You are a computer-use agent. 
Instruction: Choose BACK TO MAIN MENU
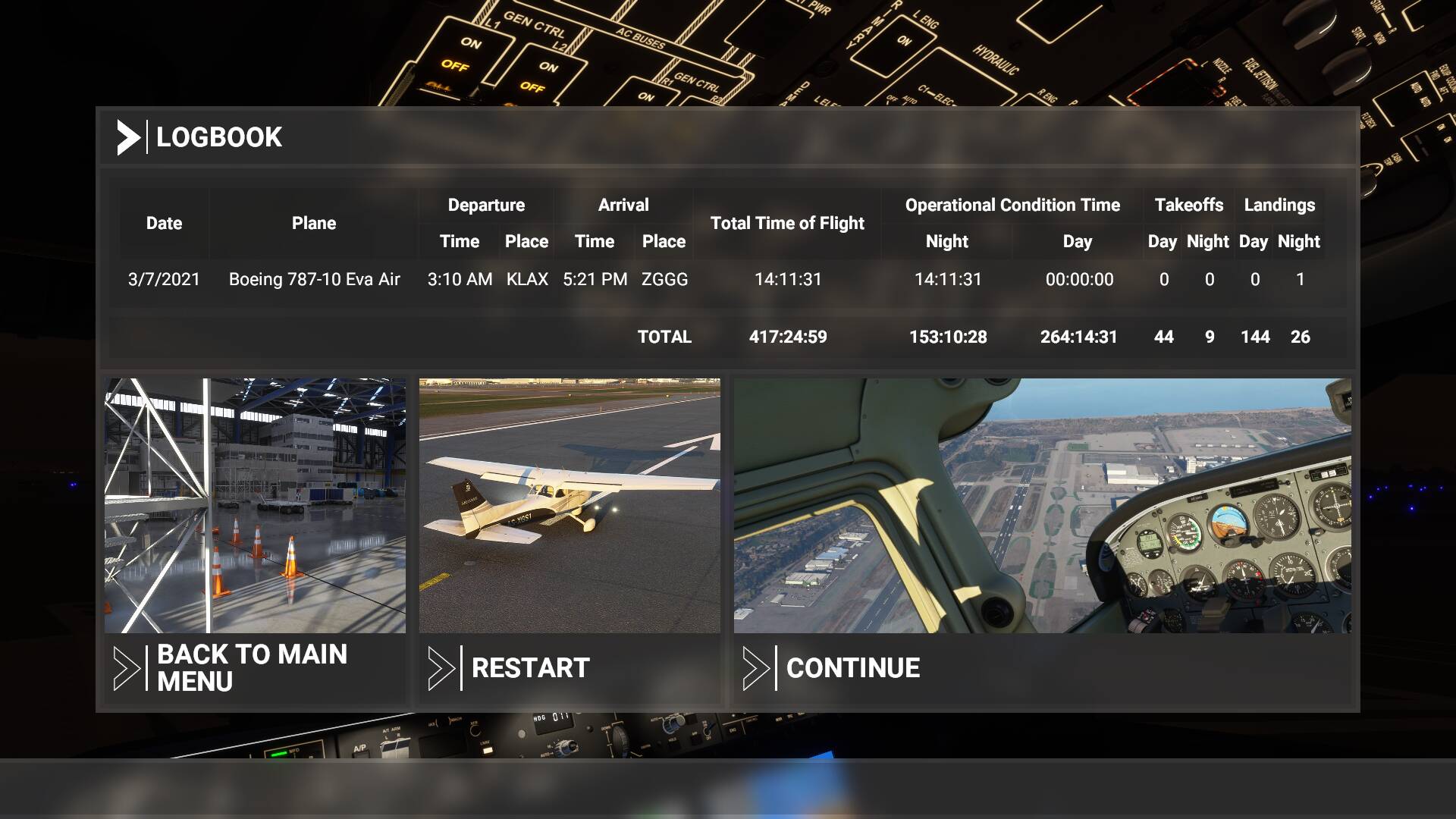click(250, 668)
